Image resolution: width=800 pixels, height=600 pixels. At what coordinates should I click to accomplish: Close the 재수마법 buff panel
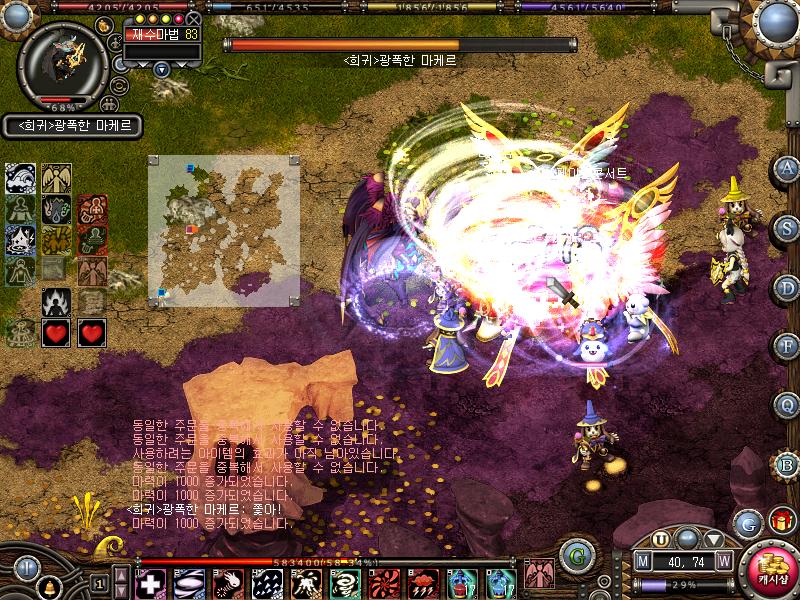click(193, 19)
